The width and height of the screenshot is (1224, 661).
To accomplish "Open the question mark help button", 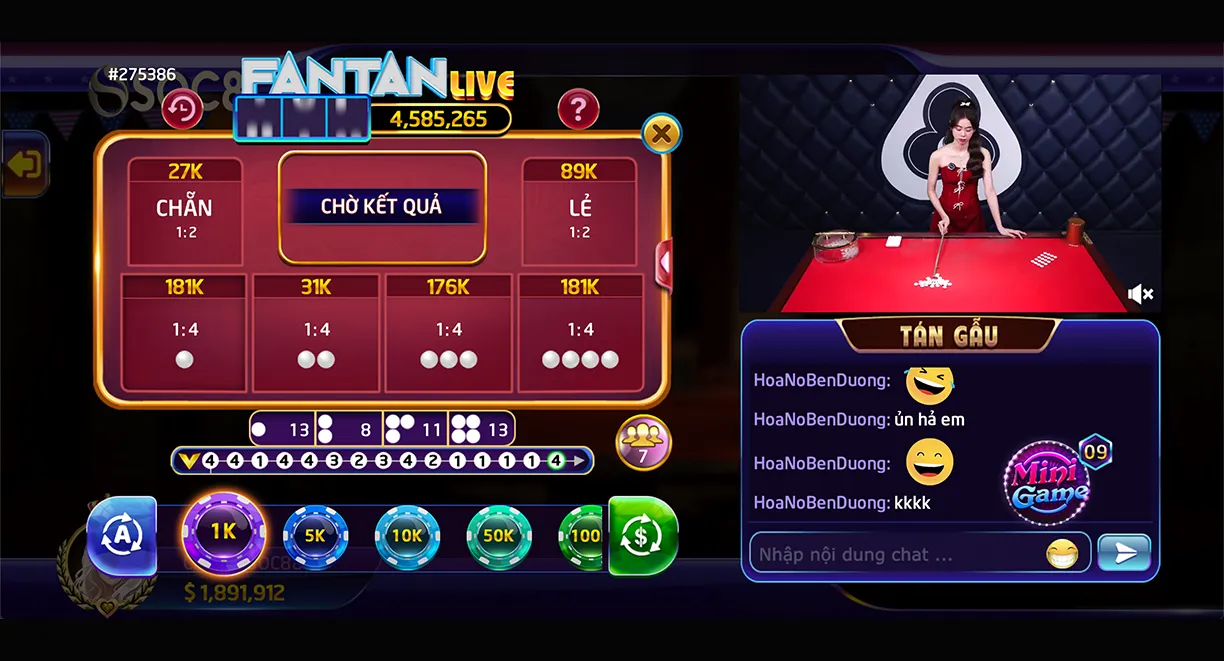I will (x=578, y=108).
